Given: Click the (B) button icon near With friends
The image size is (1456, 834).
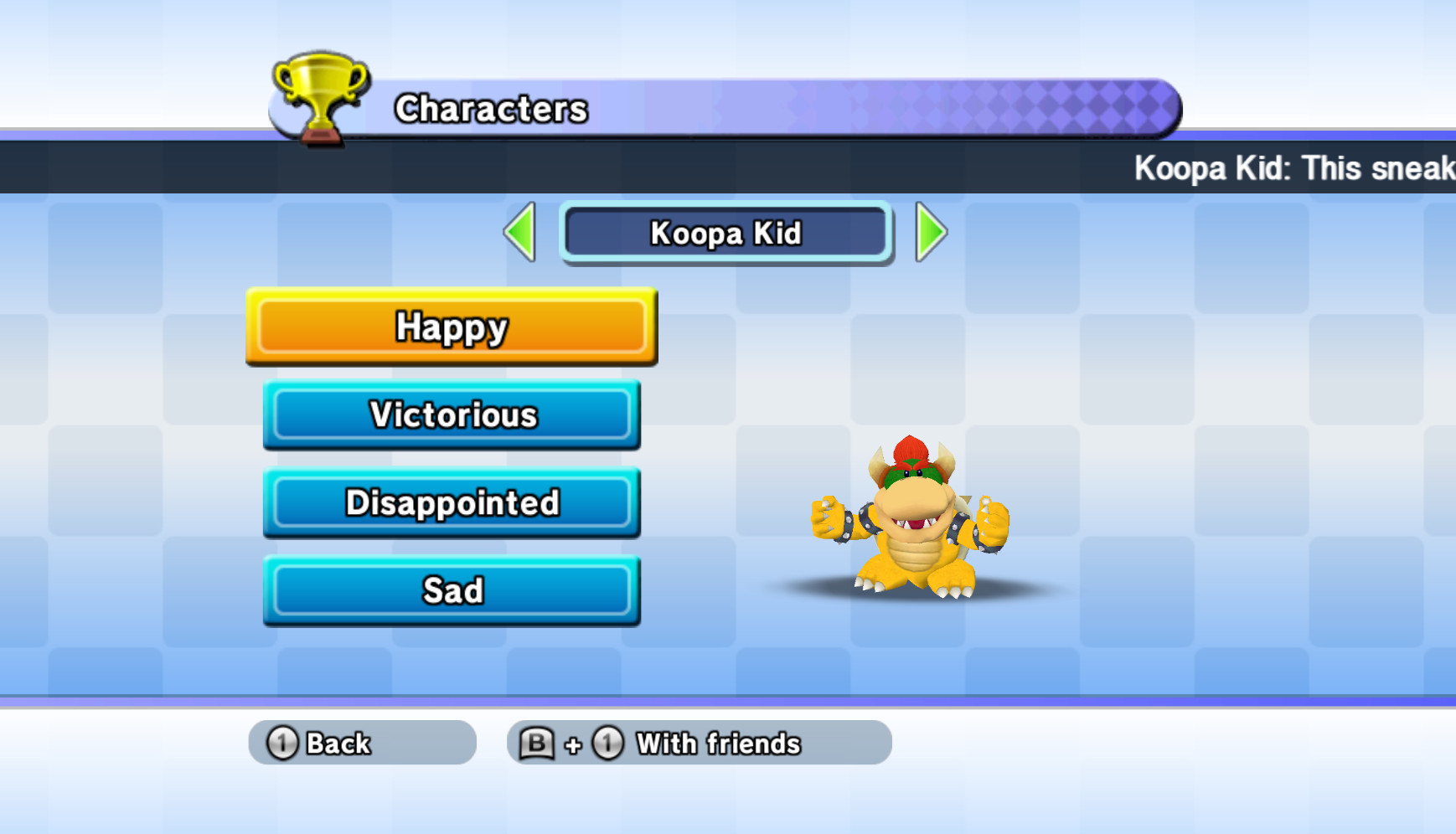Looking at the screenshot, I should click(x=539, y=742).
